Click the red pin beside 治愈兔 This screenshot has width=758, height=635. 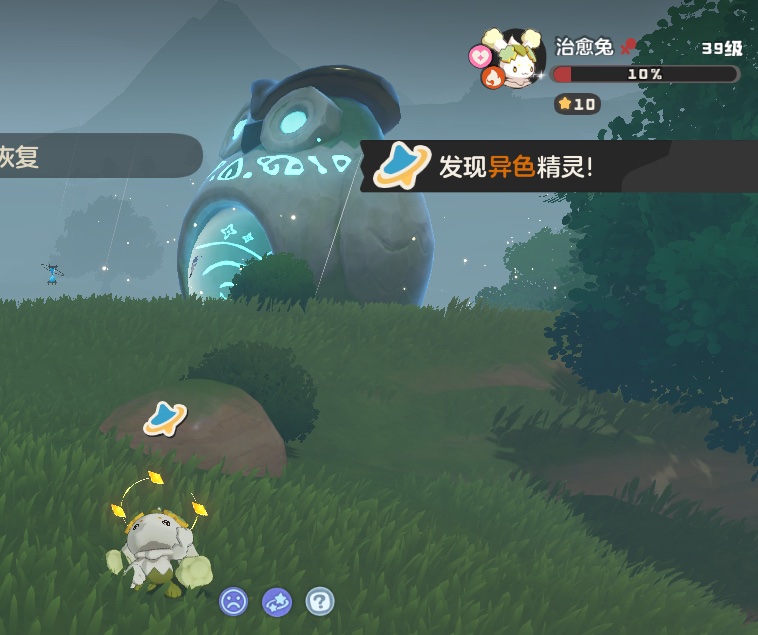point(628,46)
